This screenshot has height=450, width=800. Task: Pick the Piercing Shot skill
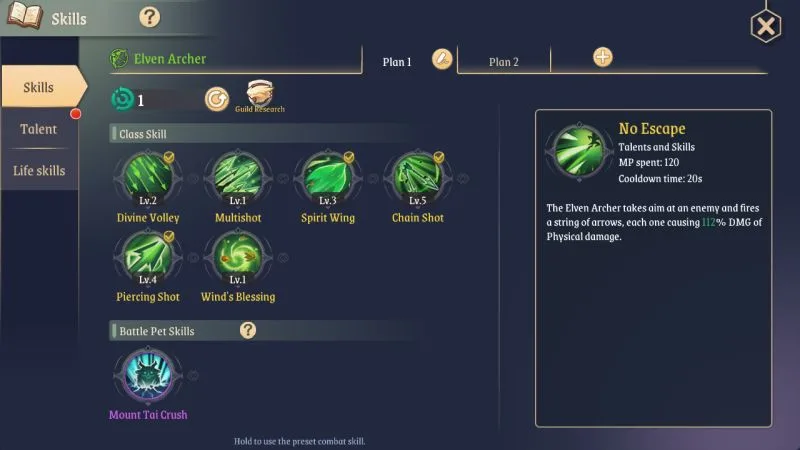click(x=148, y=257)
